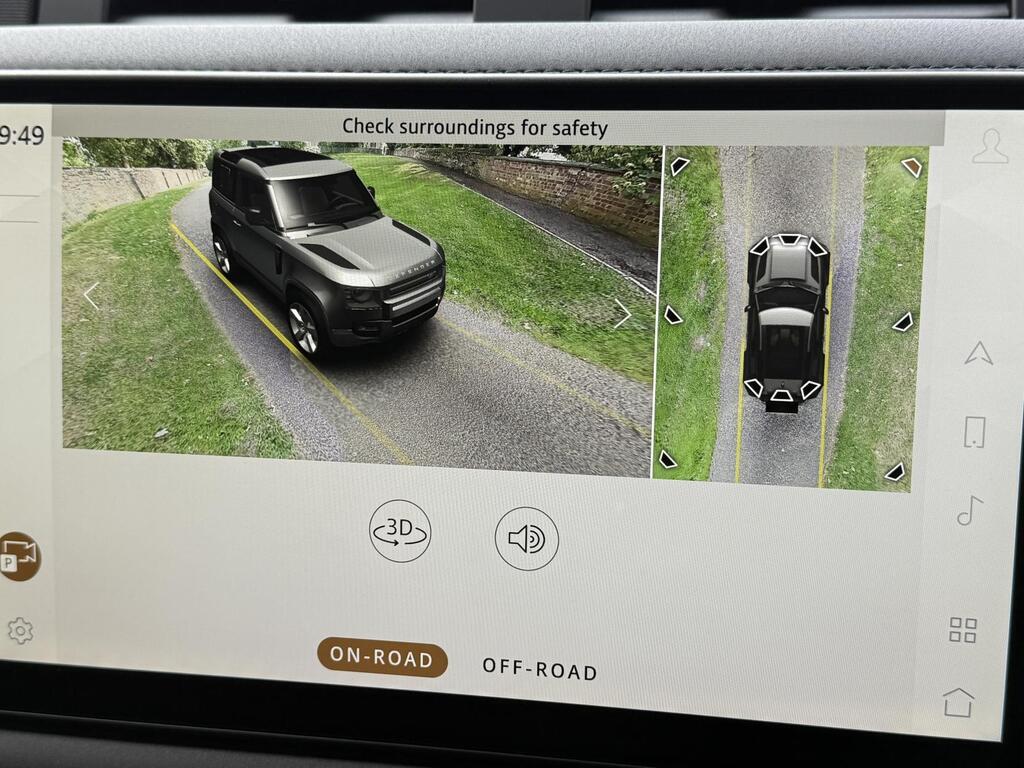Image resolution: width=1024 pixels, height=768 pixels.
Task: Show all apps with the grid icon
Action: coord(963,630)
